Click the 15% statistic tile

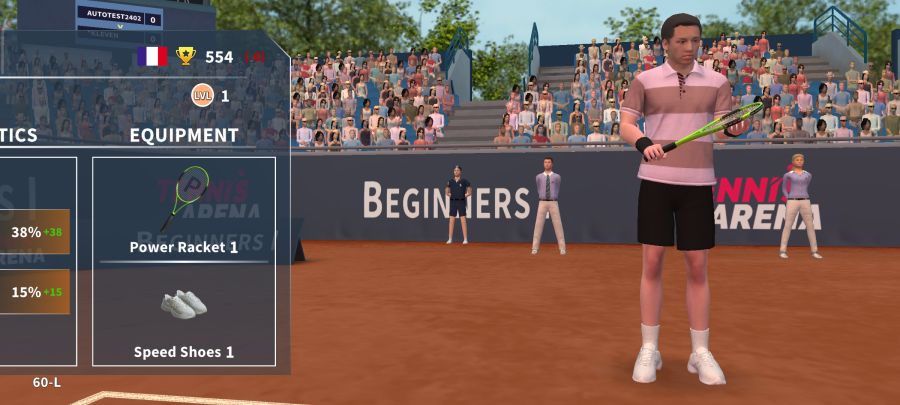[x=34, y=292]
